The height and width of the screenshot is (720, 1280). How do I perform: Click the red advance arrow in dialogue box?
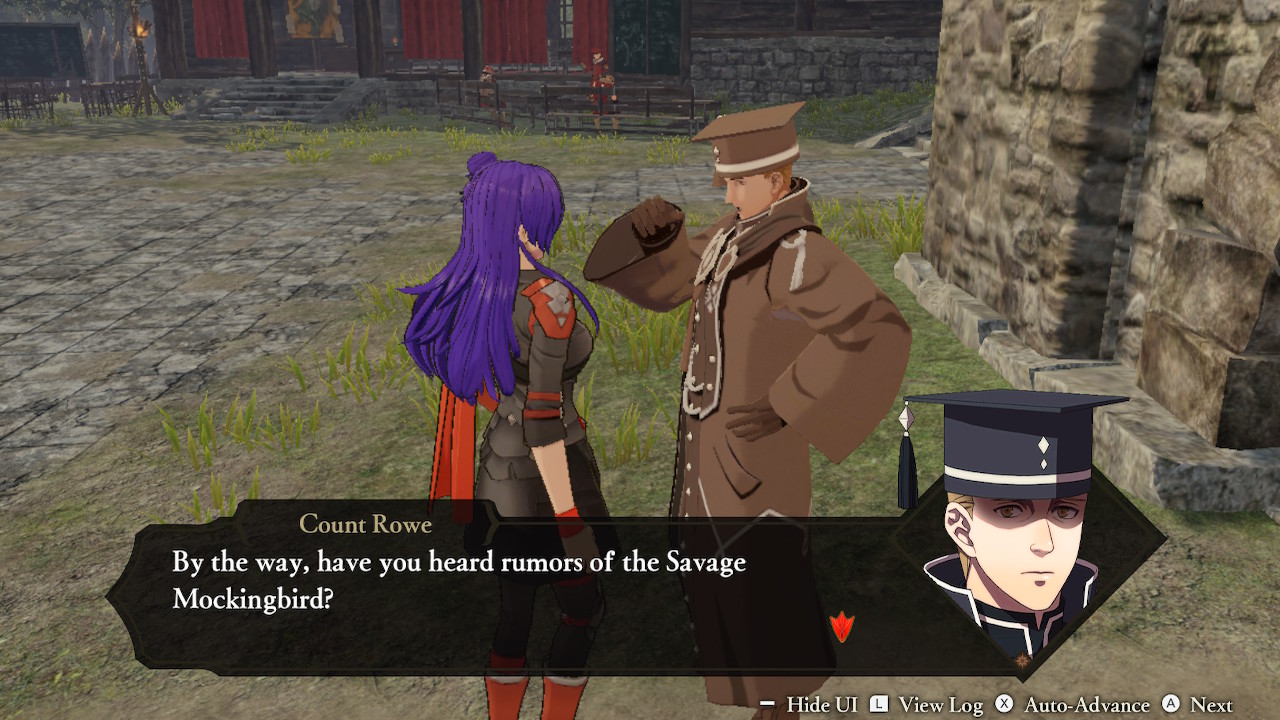pos(842,627)
